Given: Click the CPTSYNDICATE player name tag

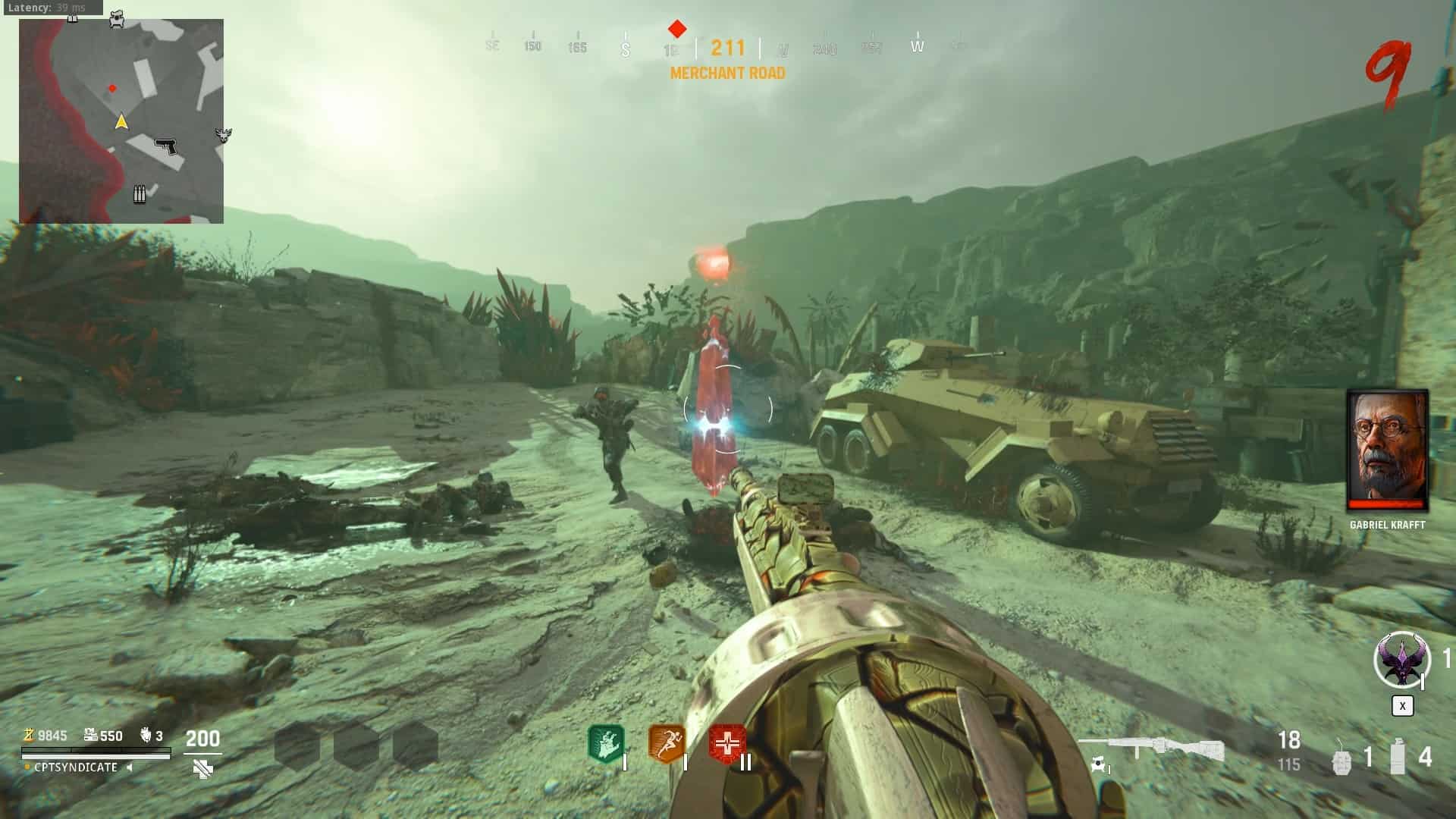Looking at the screenshot, I should pos(75,767).
